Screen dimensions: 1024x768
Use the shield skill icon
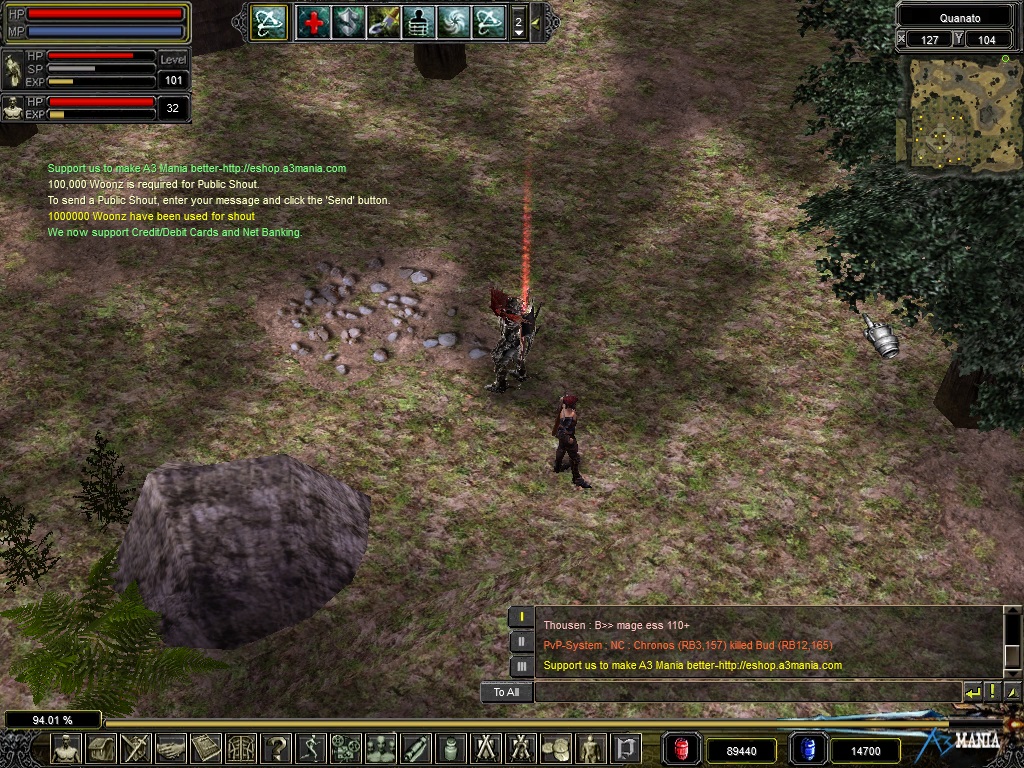[349, 22]
